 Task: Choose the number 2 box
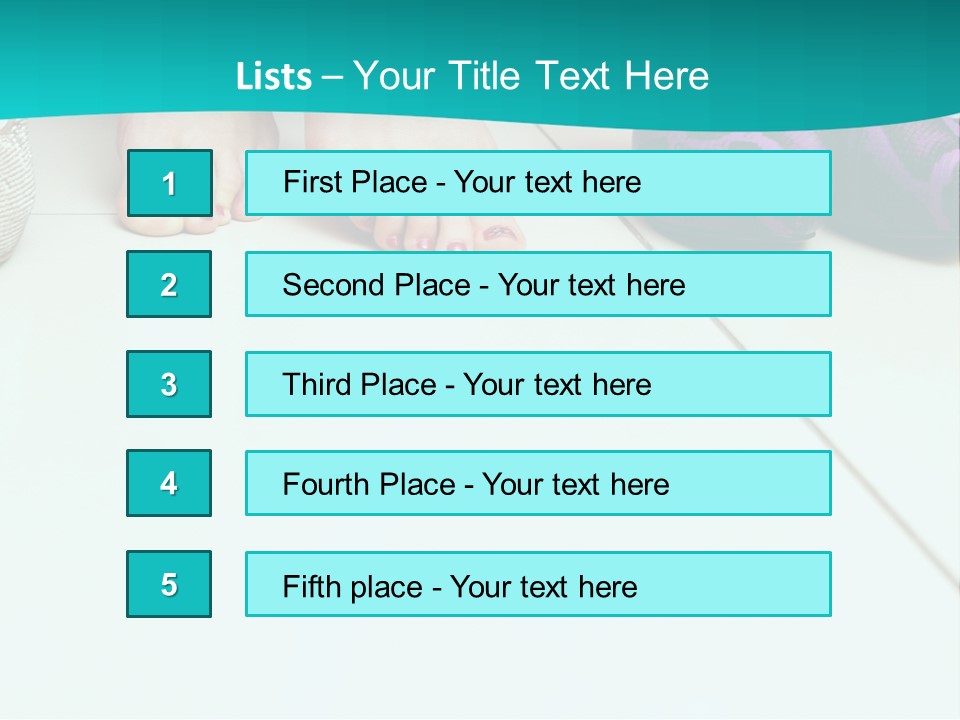point(169,284)
